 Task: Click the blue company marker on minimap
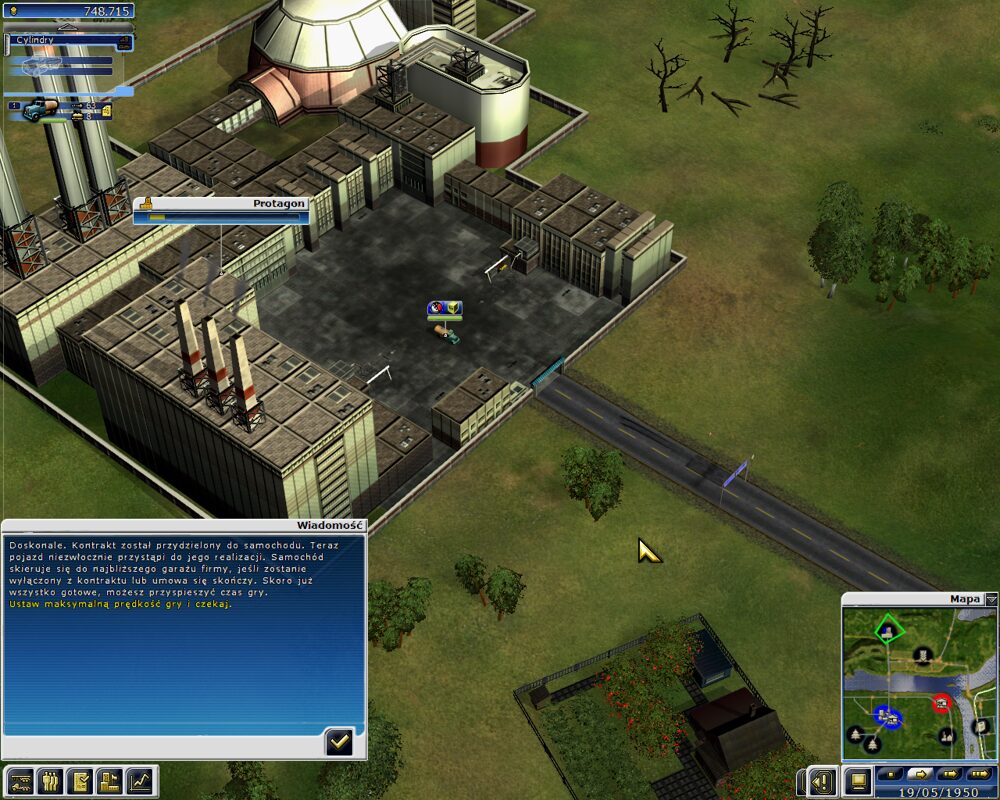886,716
